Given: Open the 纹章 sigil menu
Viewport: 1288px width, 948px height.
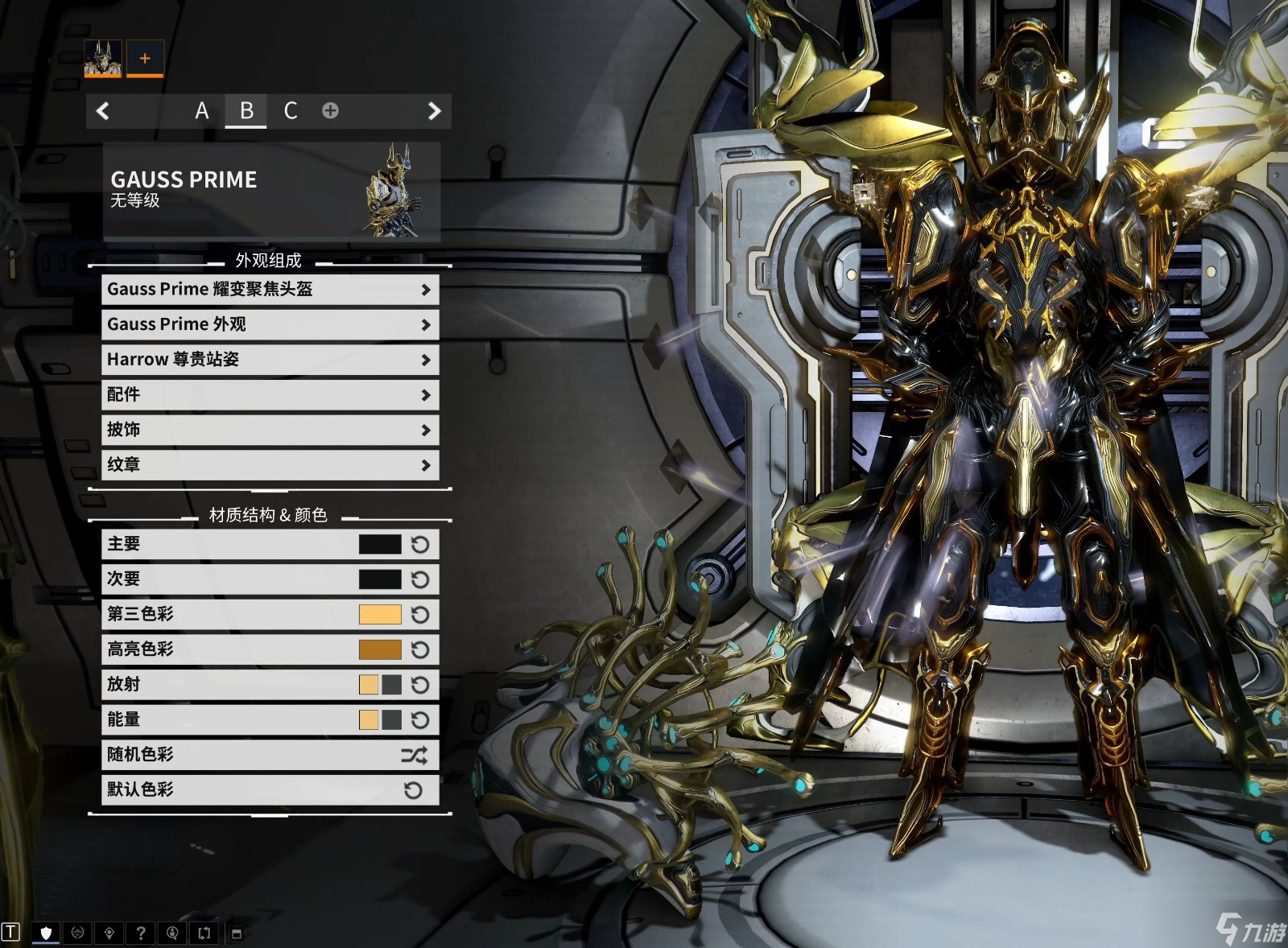Looking at the screenshot, I should (270, 465).
